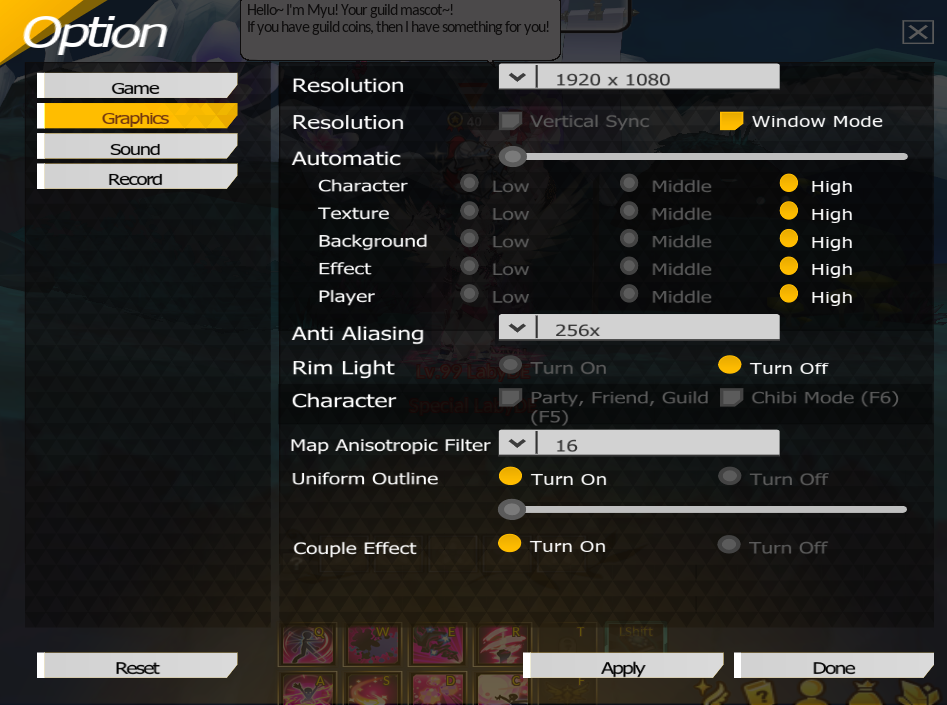
Task: Open the Map Anisotropic Filter dropdown
Action: 517,444
